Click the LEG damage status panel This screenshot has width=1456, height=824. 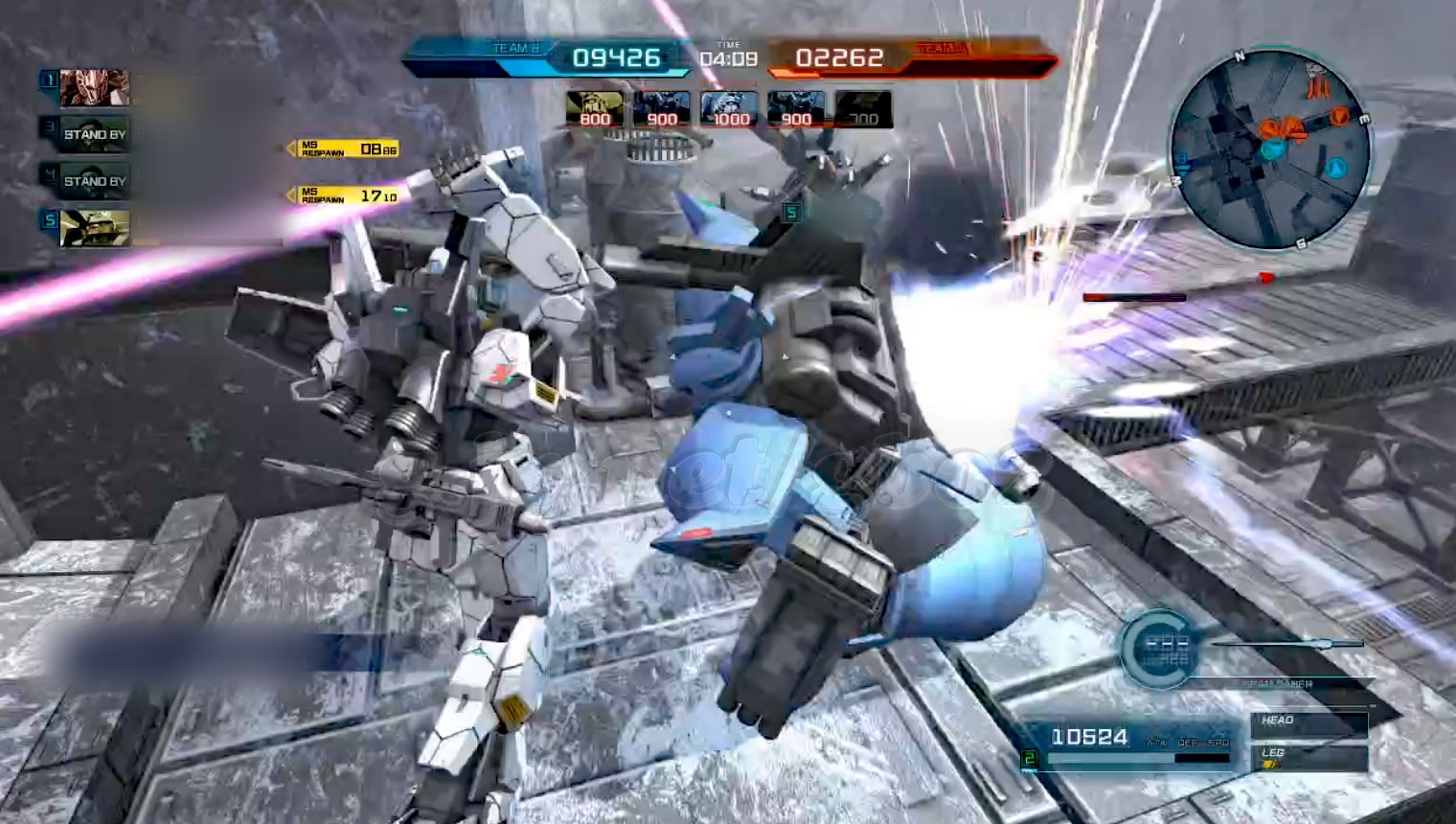(1308, 757)
